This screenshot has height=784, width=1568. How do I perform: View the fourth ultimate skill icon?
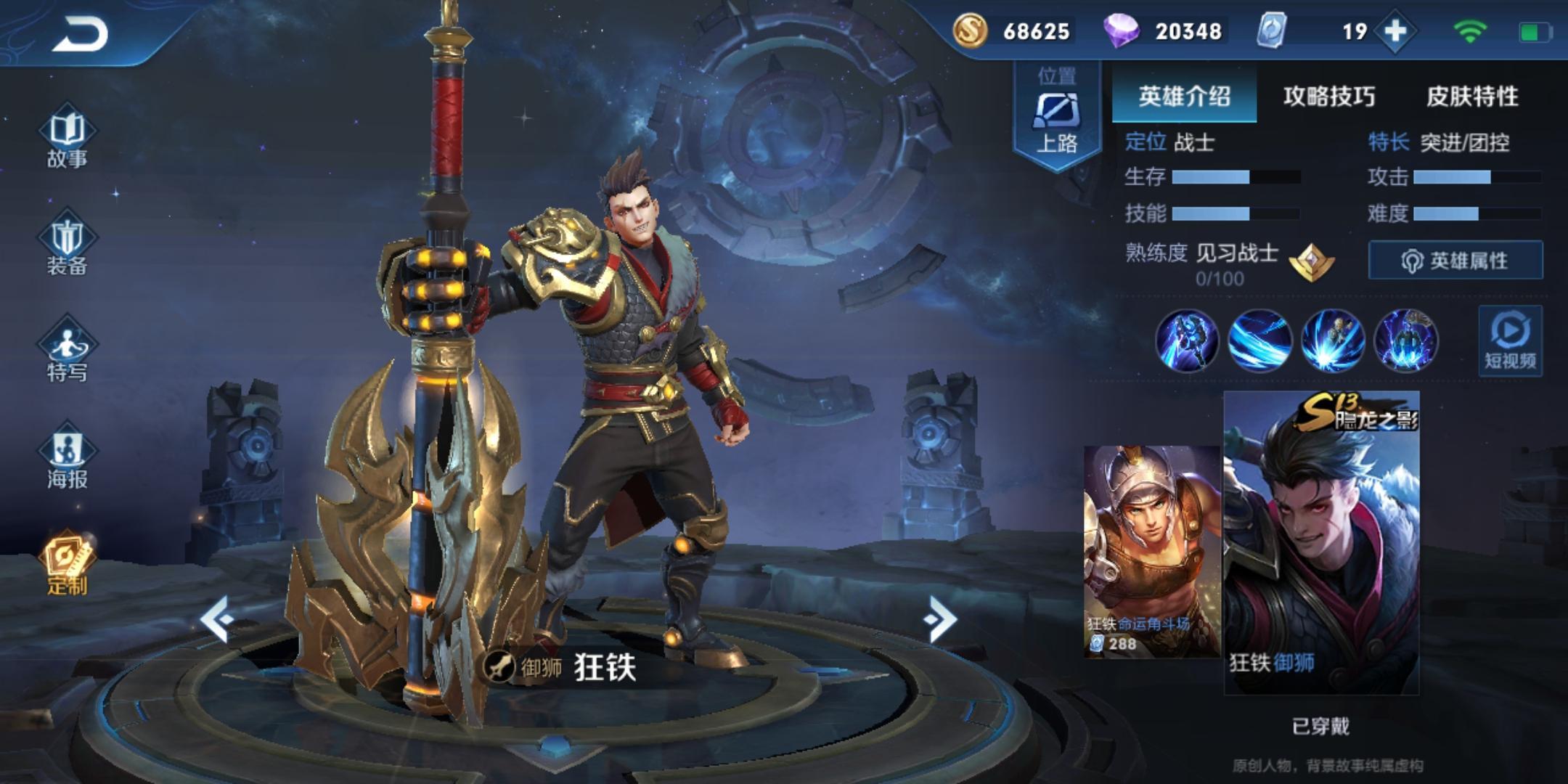pyautogui.click(x=1405, y=340)
